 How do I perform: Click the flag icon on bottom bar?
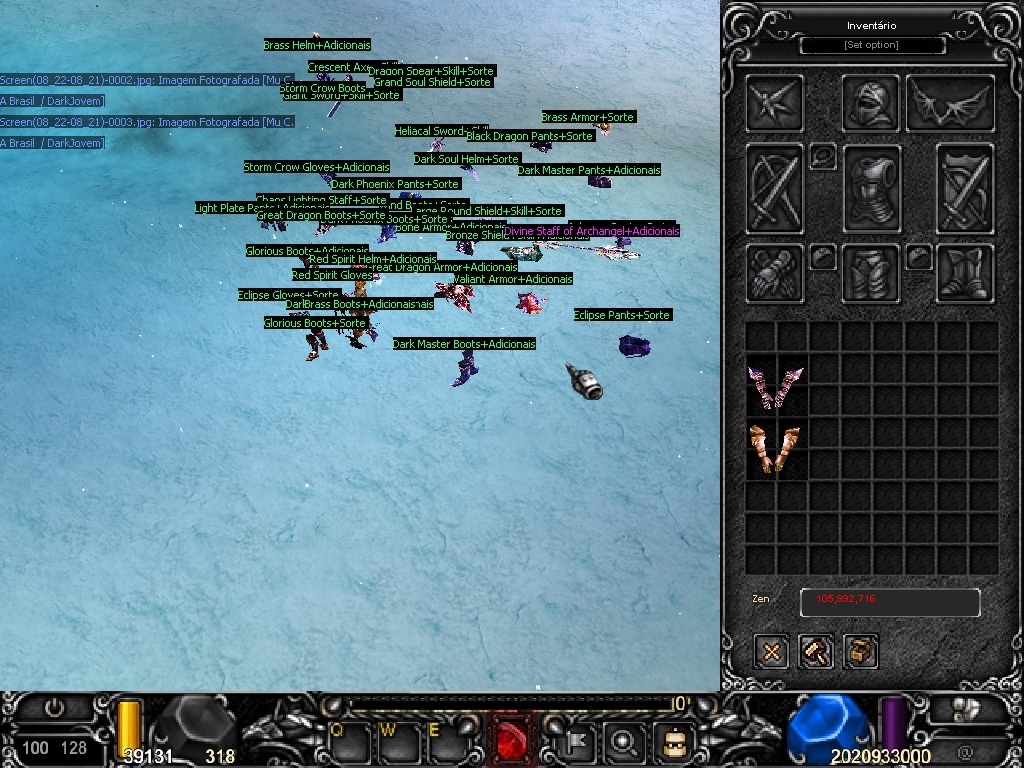pos(578,741)
